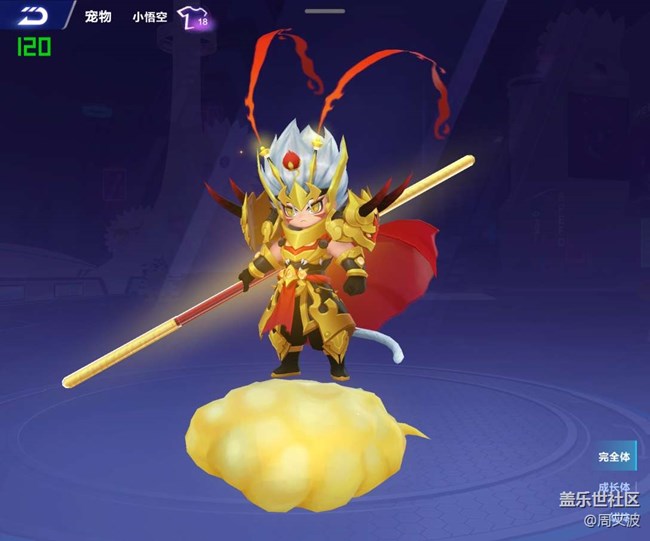
Task: Open the shirt outfit icon marked 18
Action: pyautogui.click(x=192, y=17)
